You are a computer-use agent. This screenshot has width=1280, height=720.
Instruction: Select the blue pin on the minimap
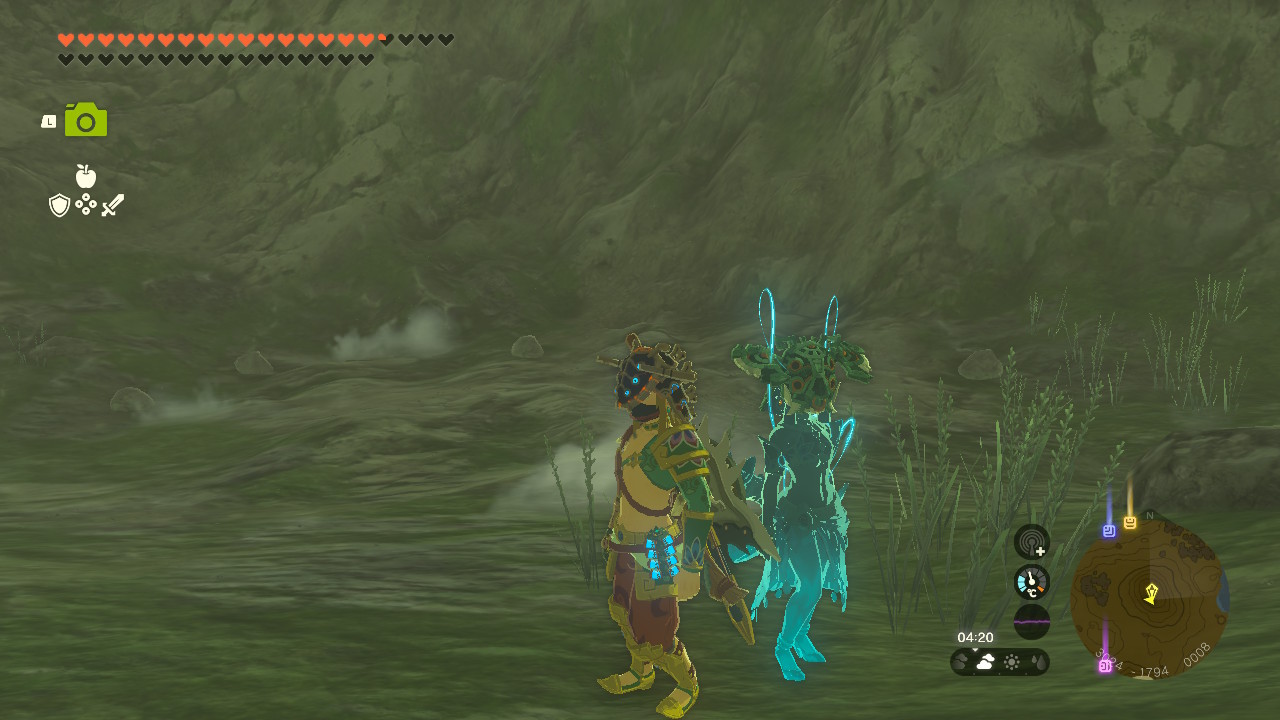coord(1109,531)
